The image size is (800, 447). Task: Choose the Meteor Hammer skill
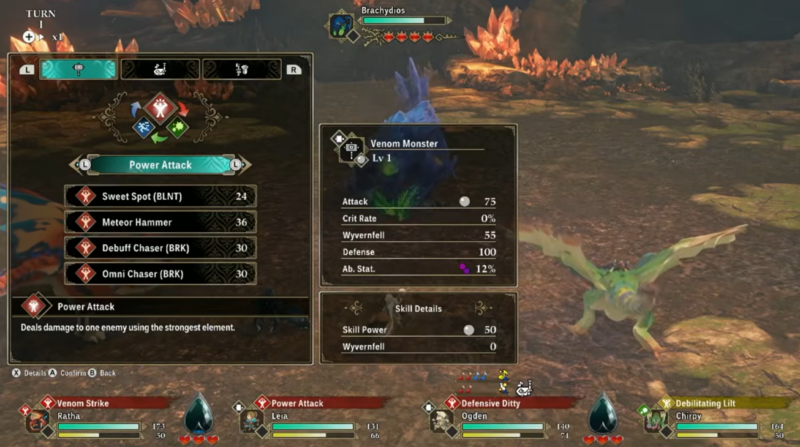(160, 222)
